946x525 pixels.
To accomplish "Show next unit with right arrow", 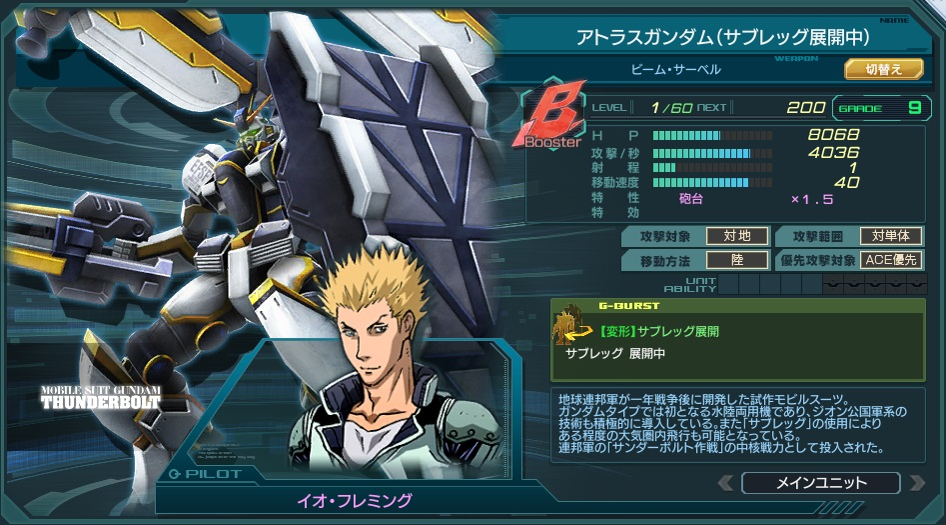I will (915, 483).
